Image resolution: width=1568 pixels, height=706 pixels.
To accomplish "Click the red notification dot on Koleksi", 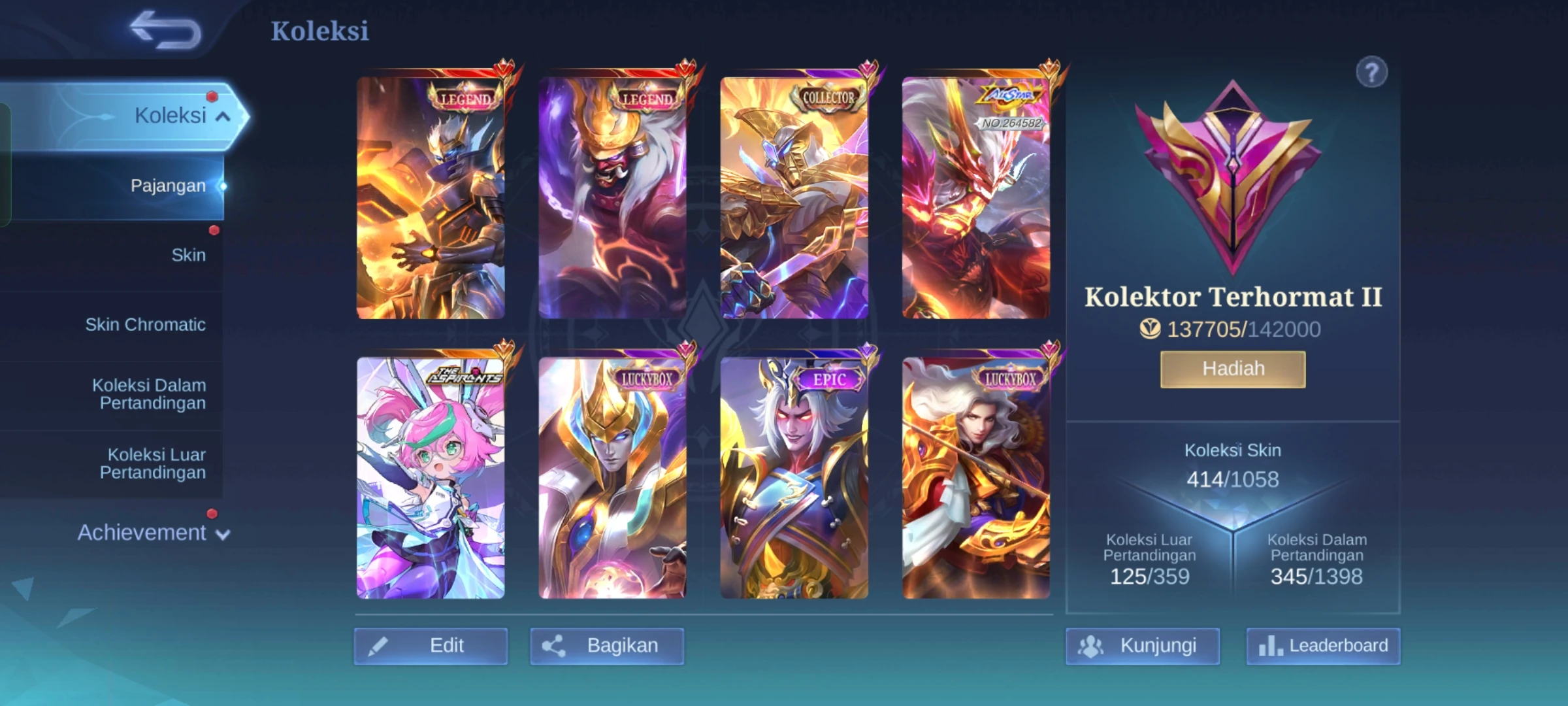I will tap(211, 98).
